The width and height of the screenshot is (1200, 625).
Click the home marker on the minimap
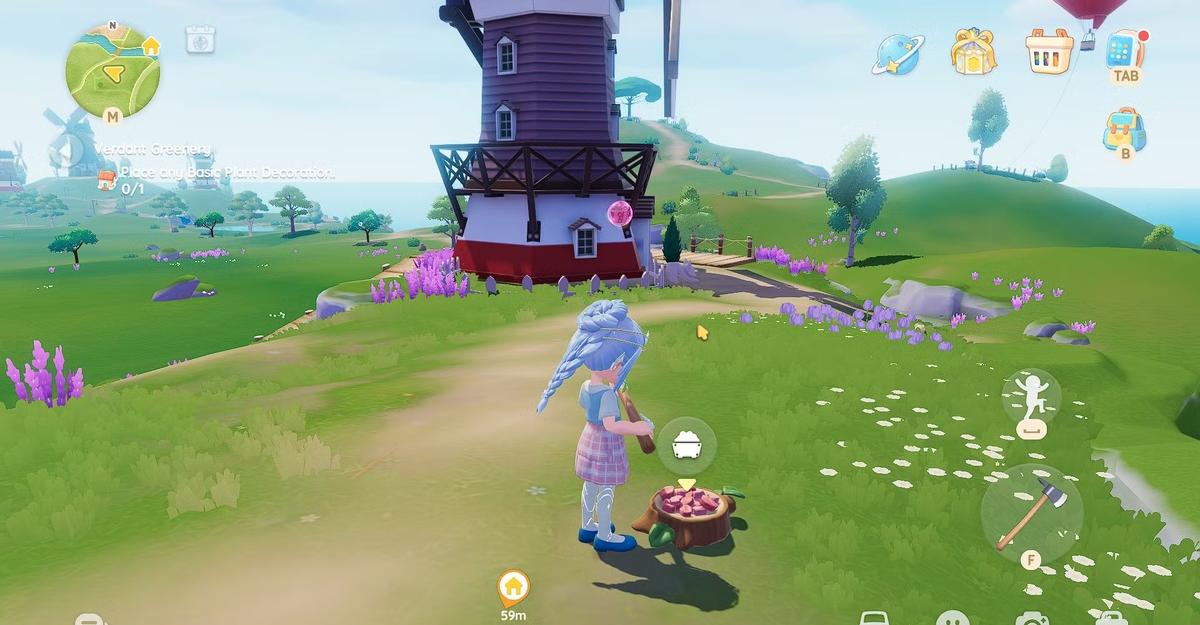(151, 46)
